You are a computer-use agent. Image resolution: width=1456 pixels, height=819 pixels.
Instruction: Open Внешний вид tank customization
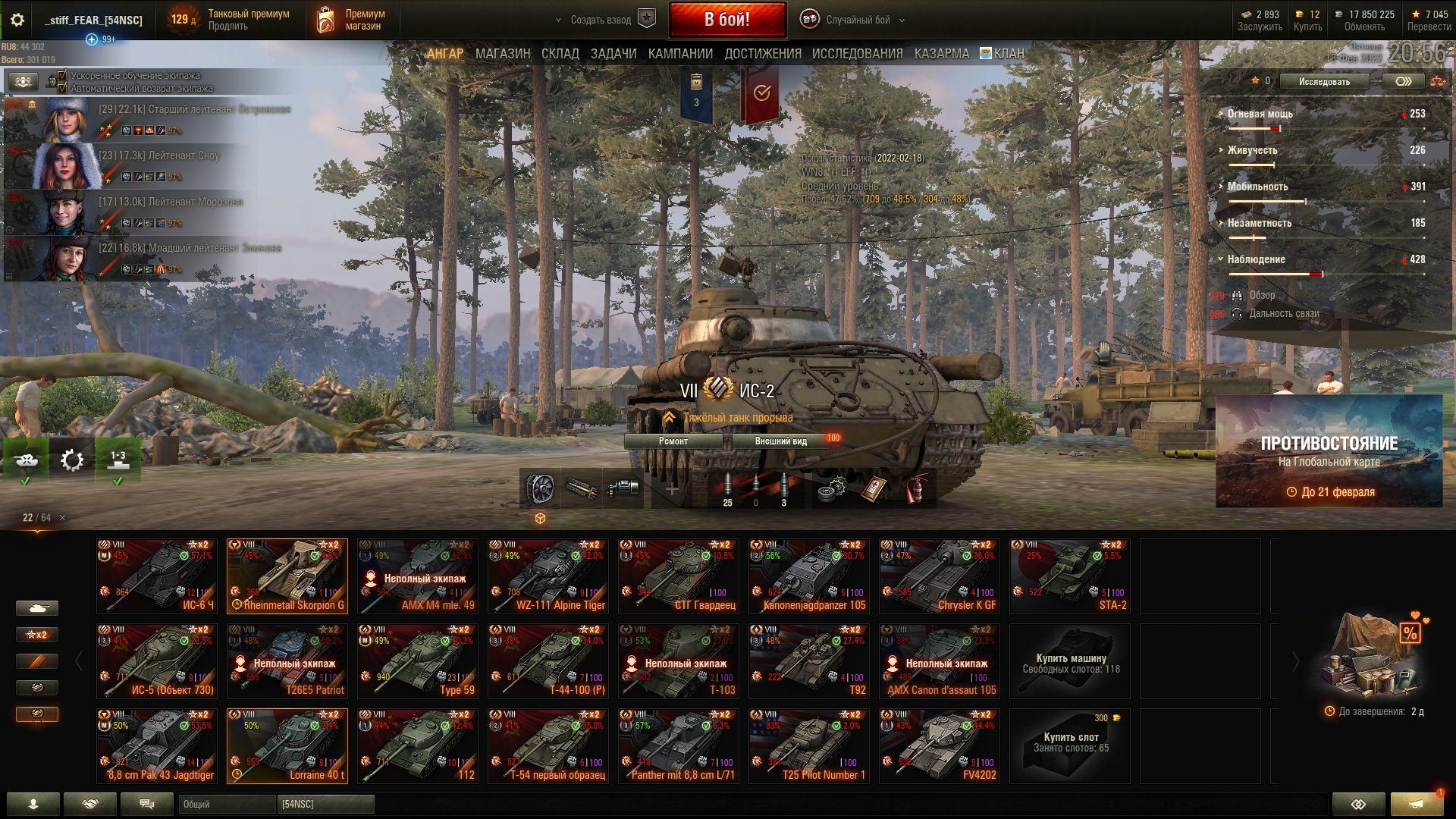[x=780, y=441]
